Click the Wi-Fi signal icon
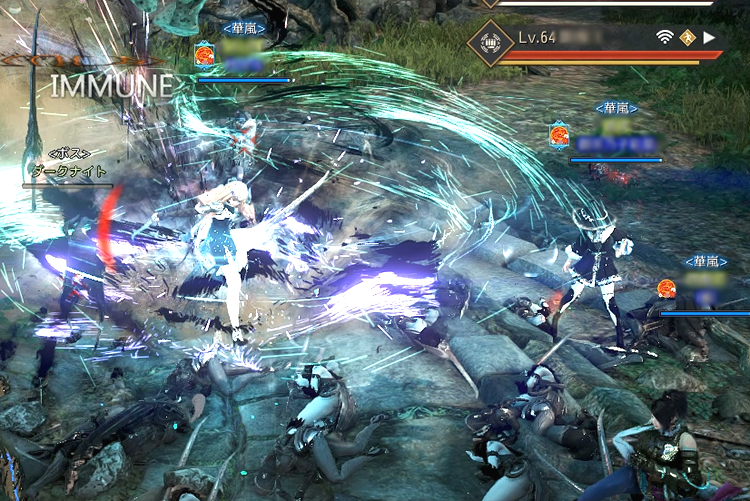This screenshot has width=750, height=501. [664, 38]
